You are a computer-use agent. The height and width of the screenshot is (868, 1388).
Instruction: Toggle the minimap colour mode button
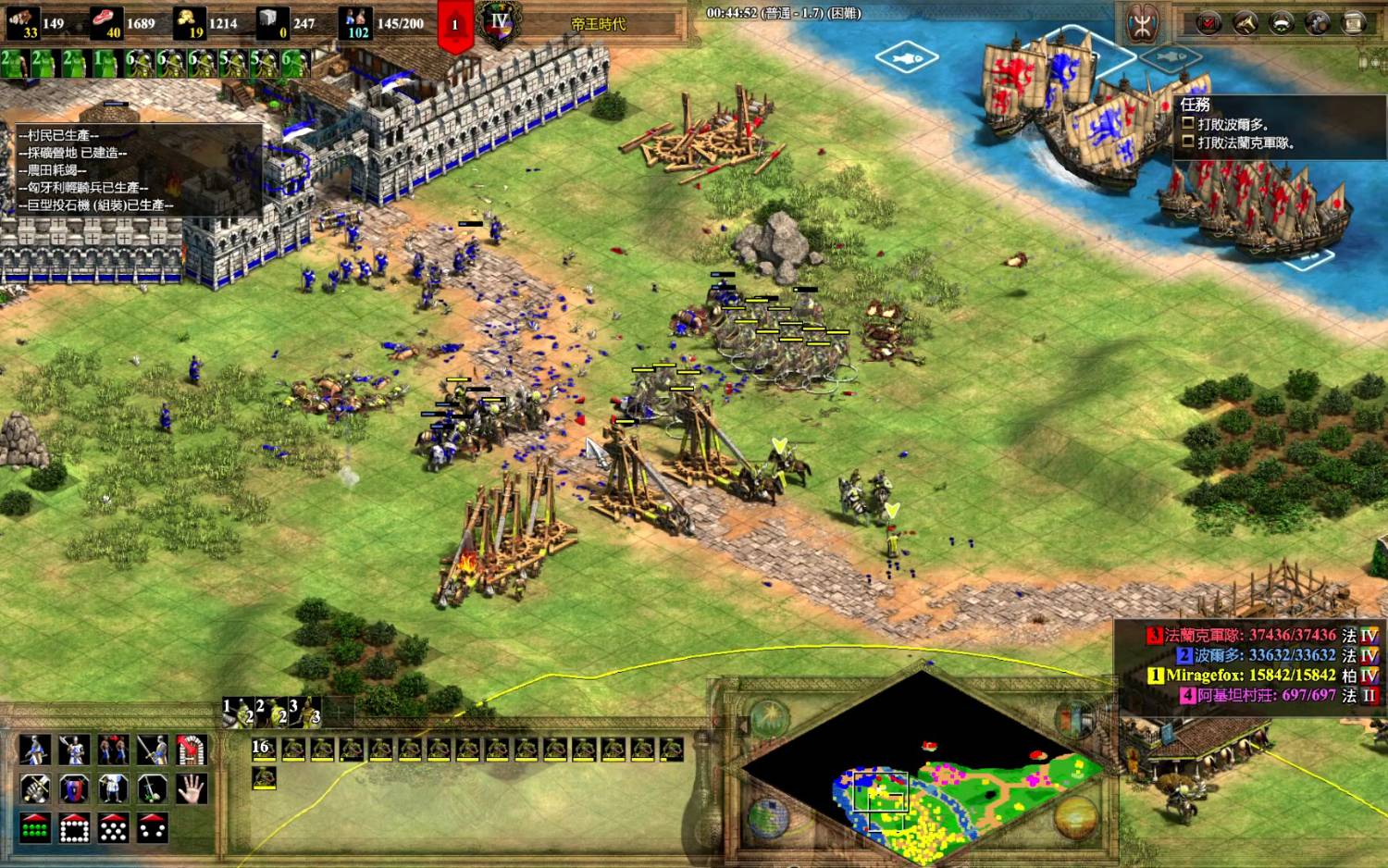[x=1074, y=720]
